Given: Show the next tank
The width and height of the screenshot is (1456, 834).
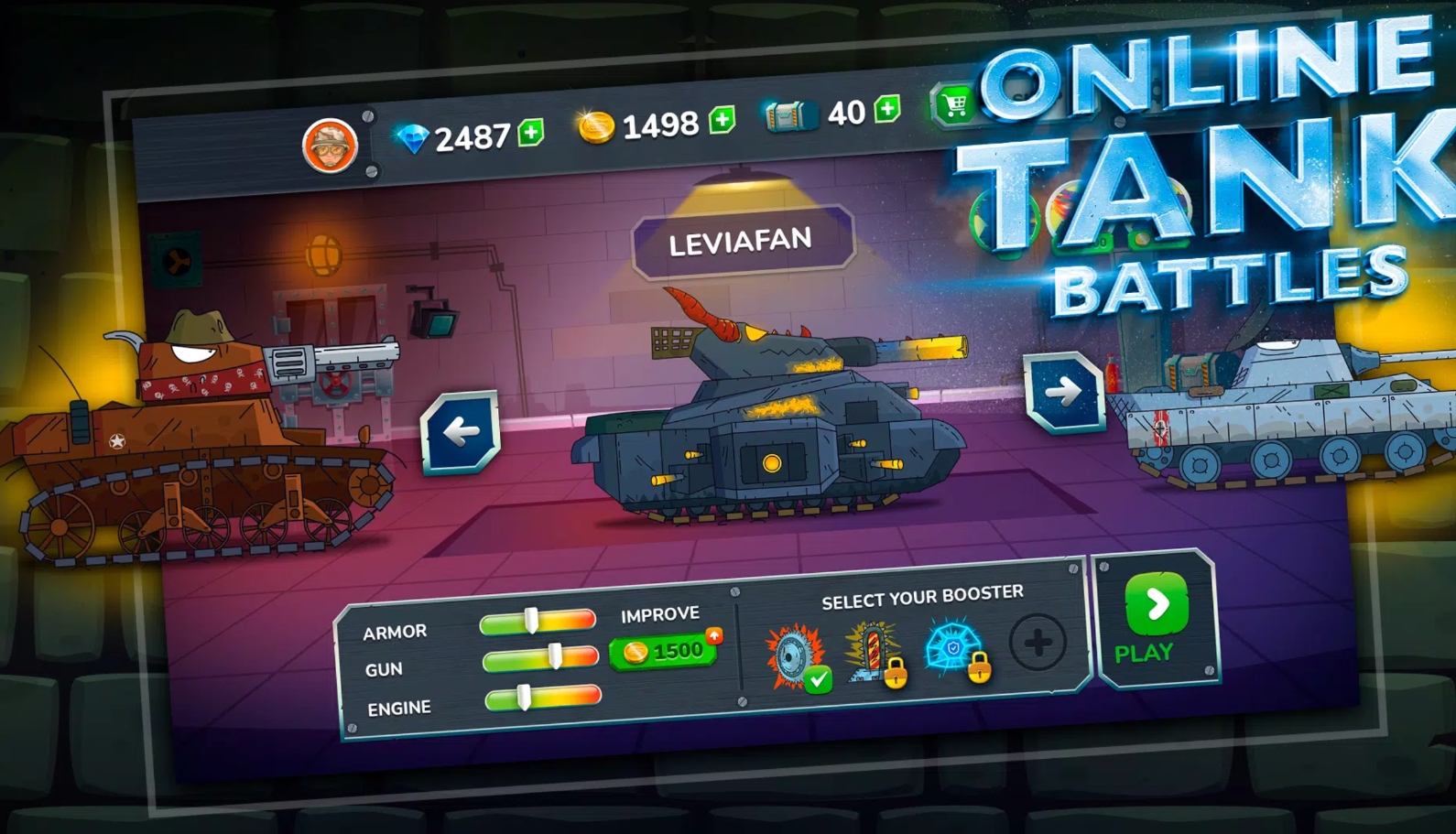Looking at the screenshot, I should click(1063, 392).
